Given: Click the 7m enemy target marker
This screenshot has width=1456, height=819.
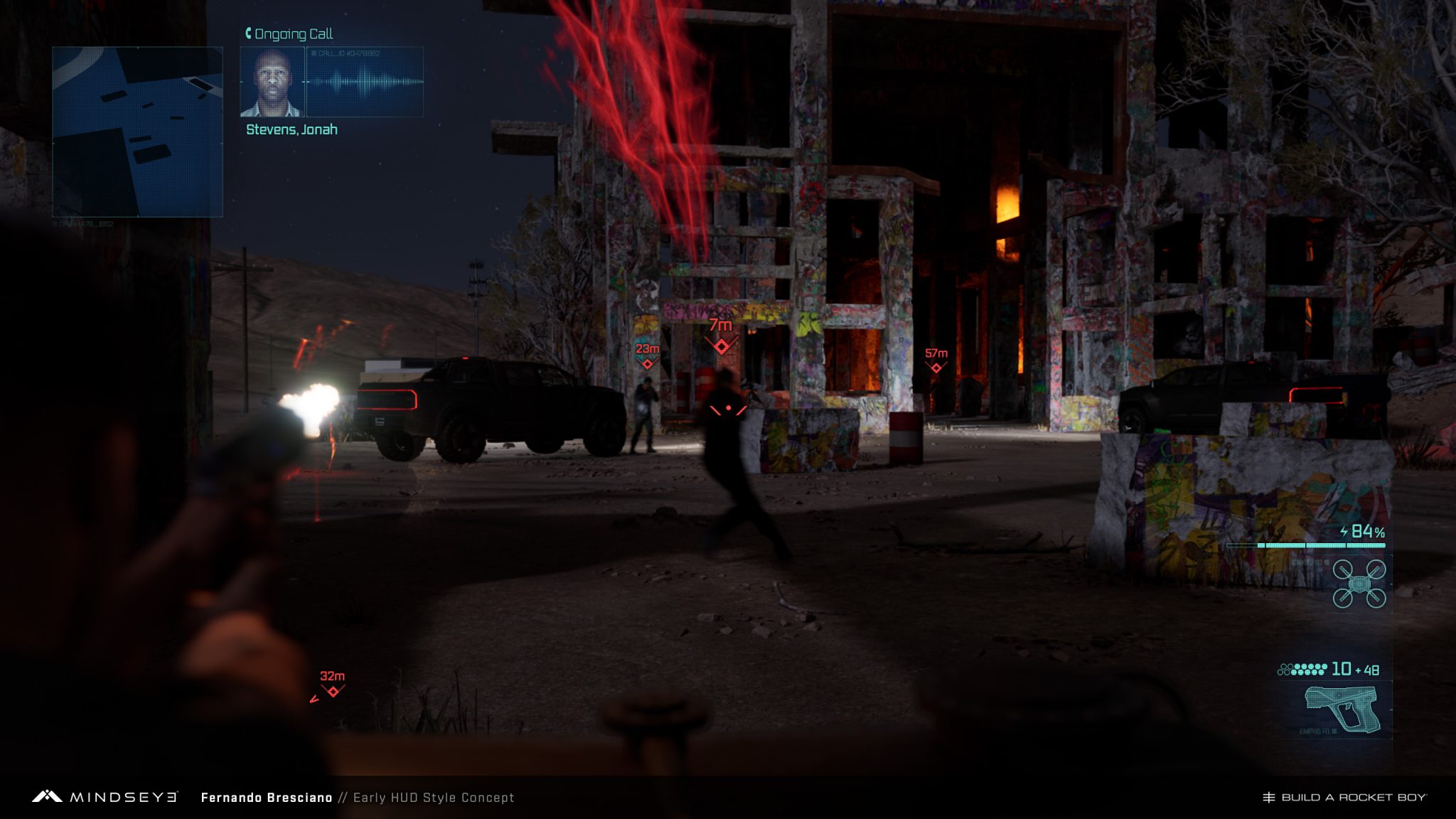Looking at the screenshot, I should tap(722, 346).
